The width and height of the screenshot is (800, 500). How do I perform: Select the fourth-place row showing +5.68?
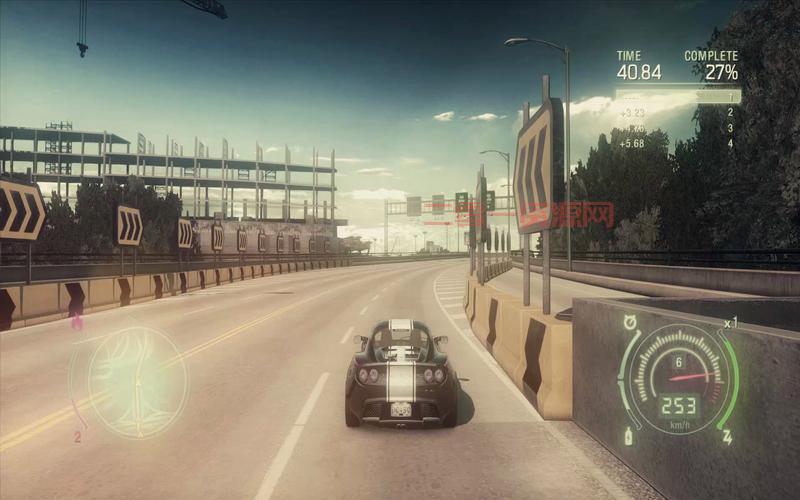click(677, 143)
